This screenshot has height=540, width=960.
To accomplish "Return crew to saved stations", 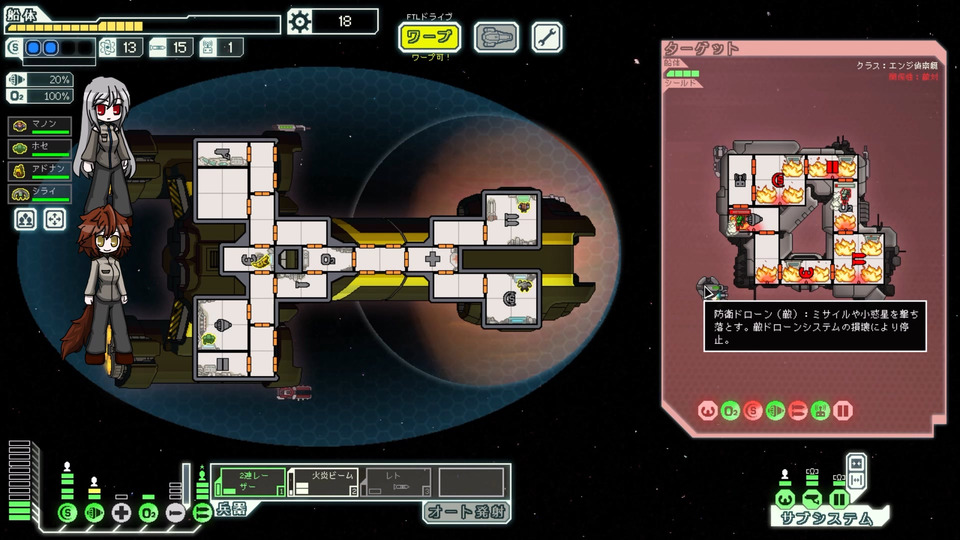I will (55, 217).
